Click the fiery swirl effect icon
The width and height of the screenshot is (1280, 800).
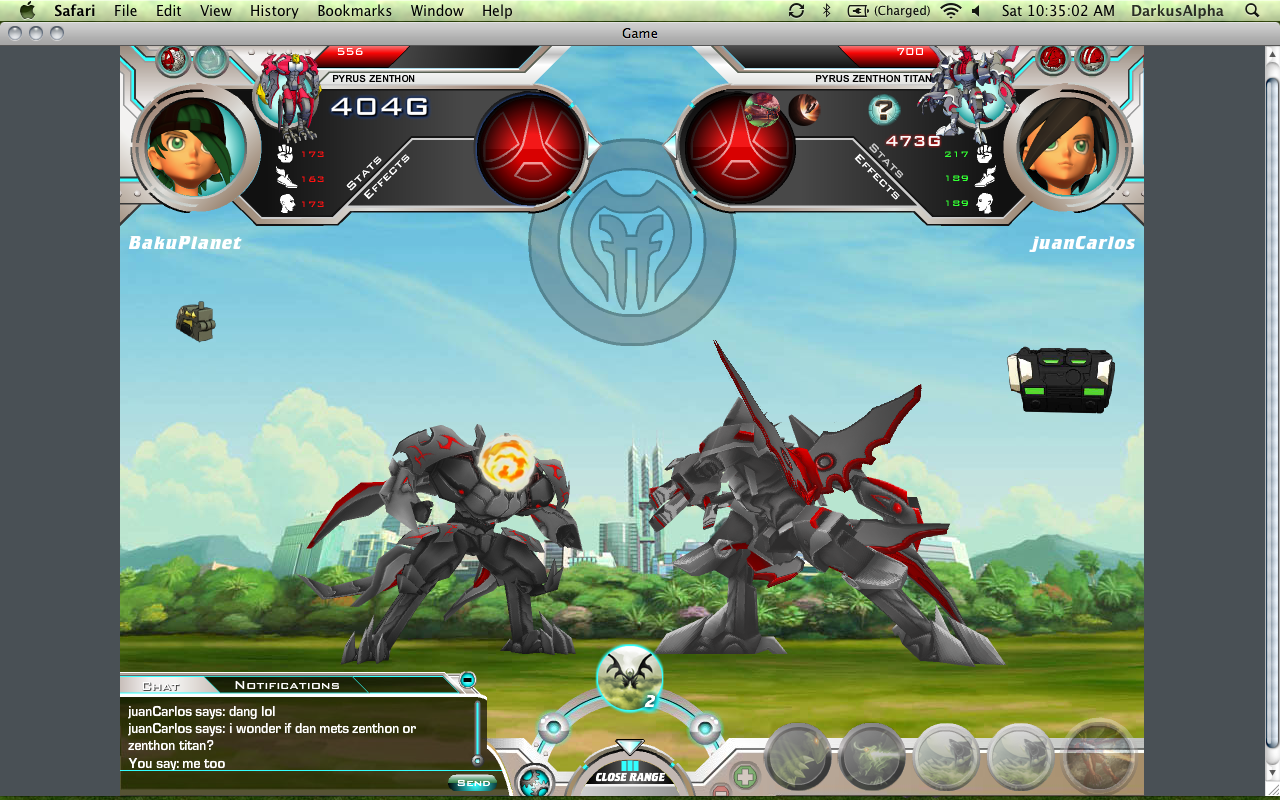coord(507,462)
